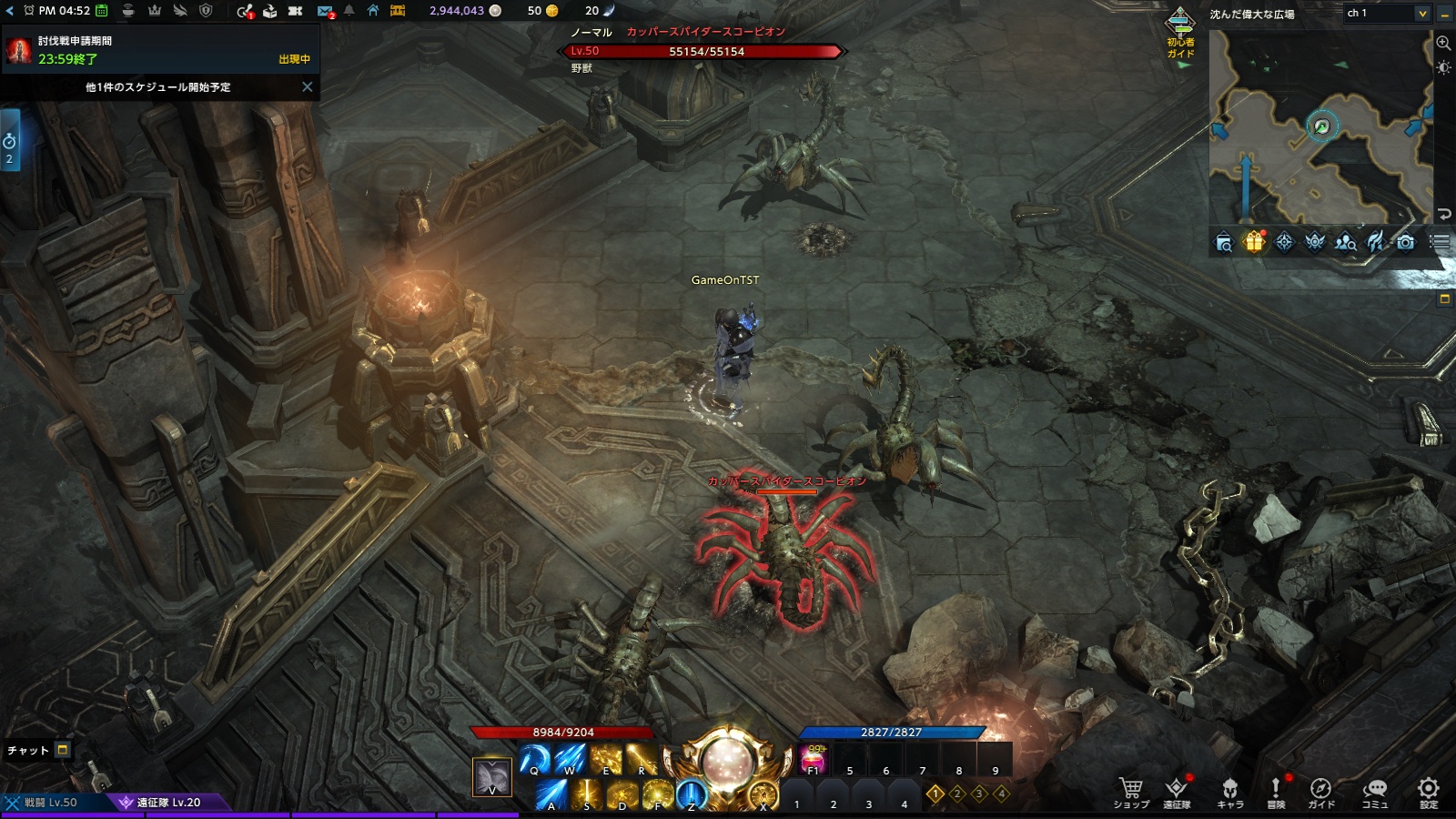
Task: Open the 遠征隊 (Expedition) menu
Action: [1177, 791]
